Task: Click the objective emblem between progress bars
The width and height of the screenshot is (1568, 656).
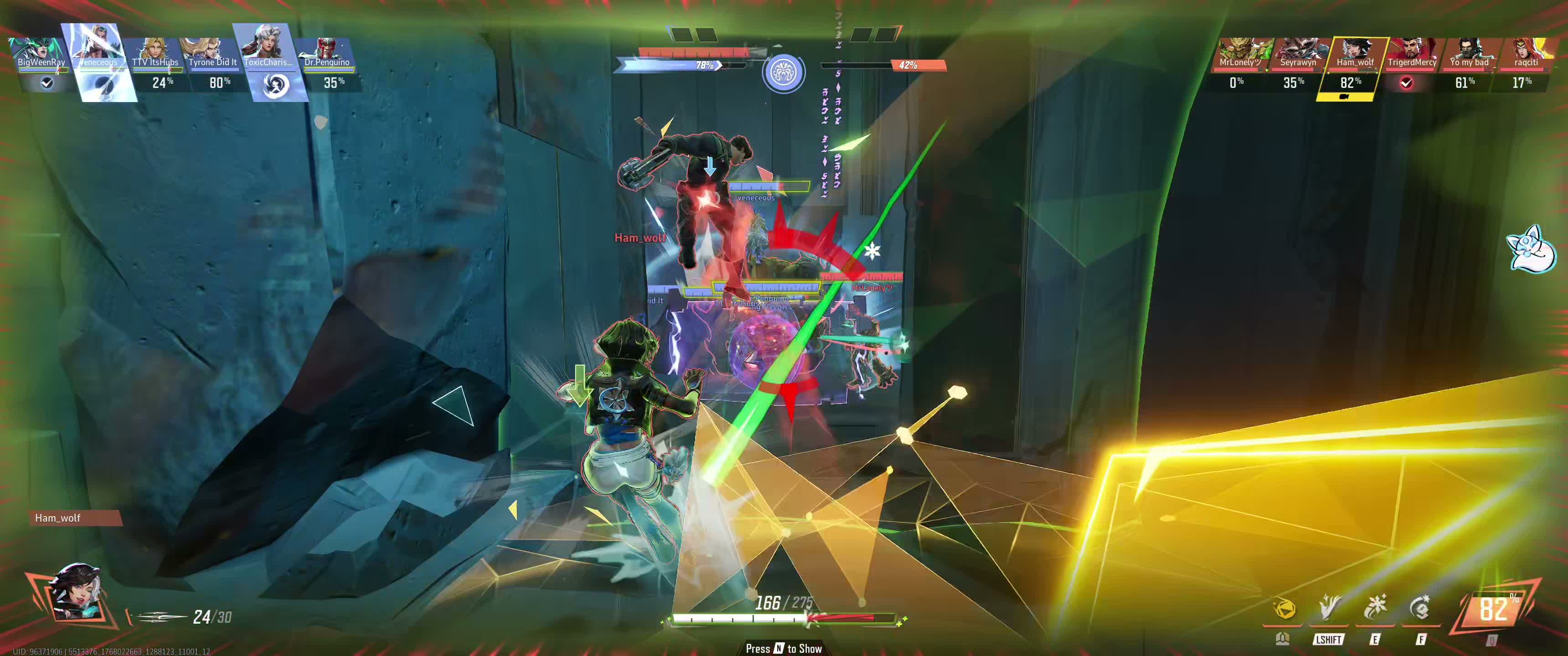Action: click(784, 73)
